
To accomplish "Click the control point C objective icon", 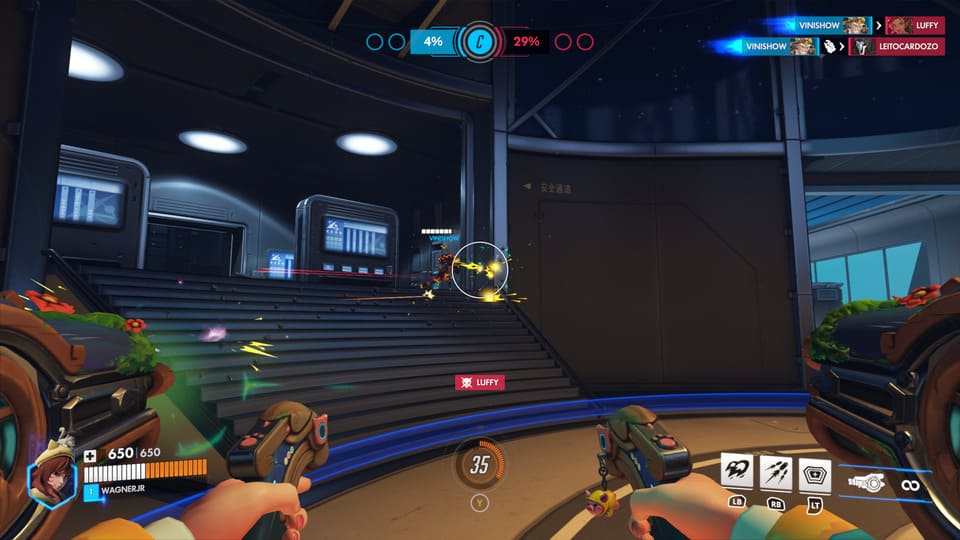I will point(478,42).
